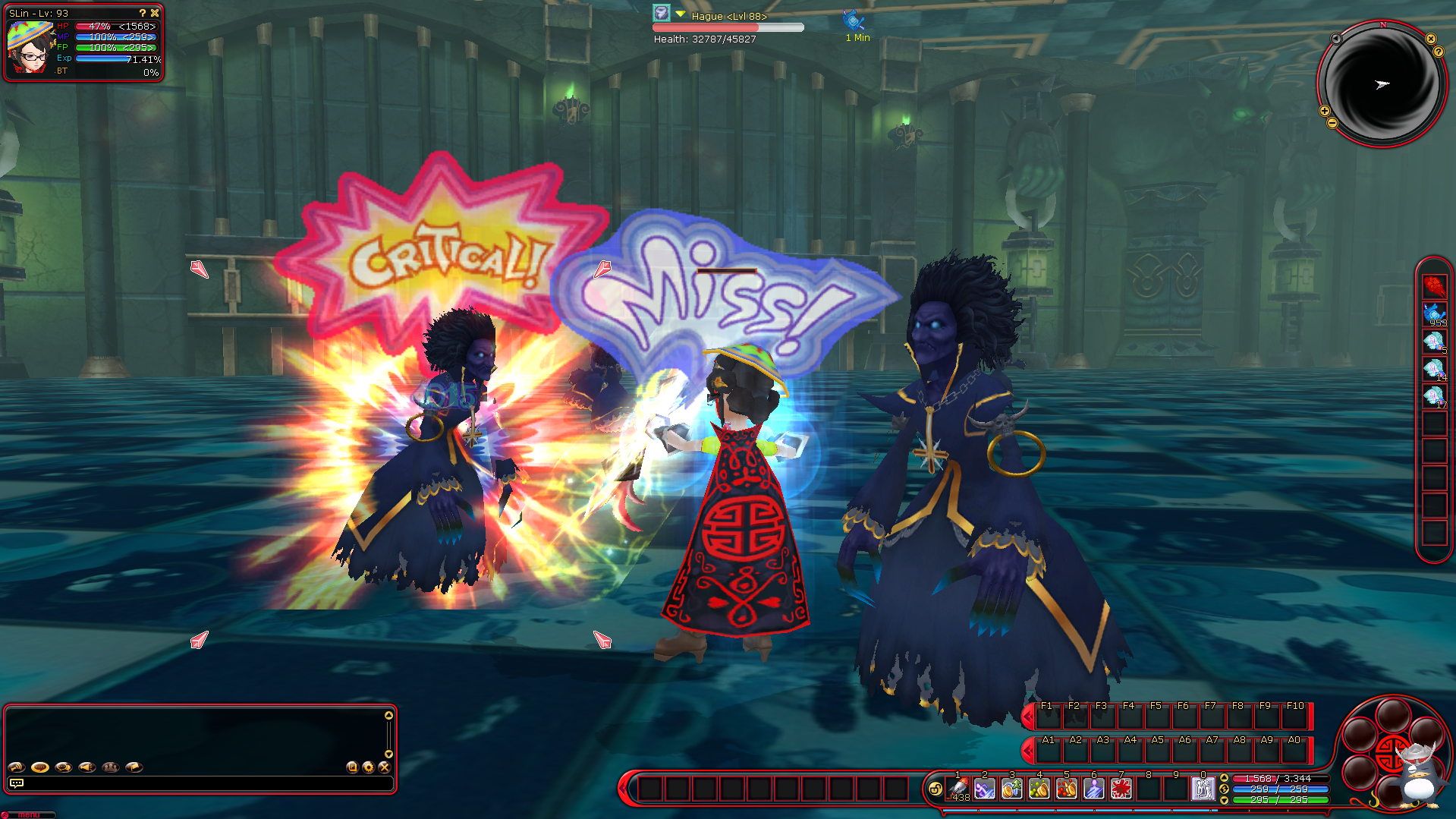
Task: Close the chat window
Action: pos(384,767)
